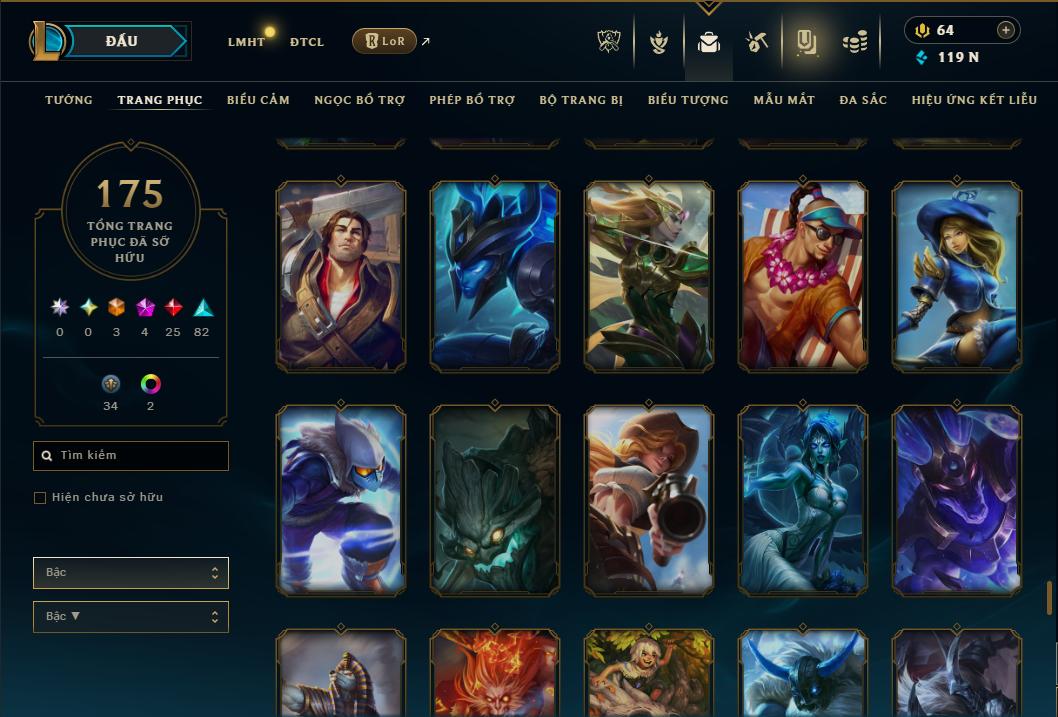Open the MẪU MẮT tab
1058x717 pixels.
click(x=784, y=100)
